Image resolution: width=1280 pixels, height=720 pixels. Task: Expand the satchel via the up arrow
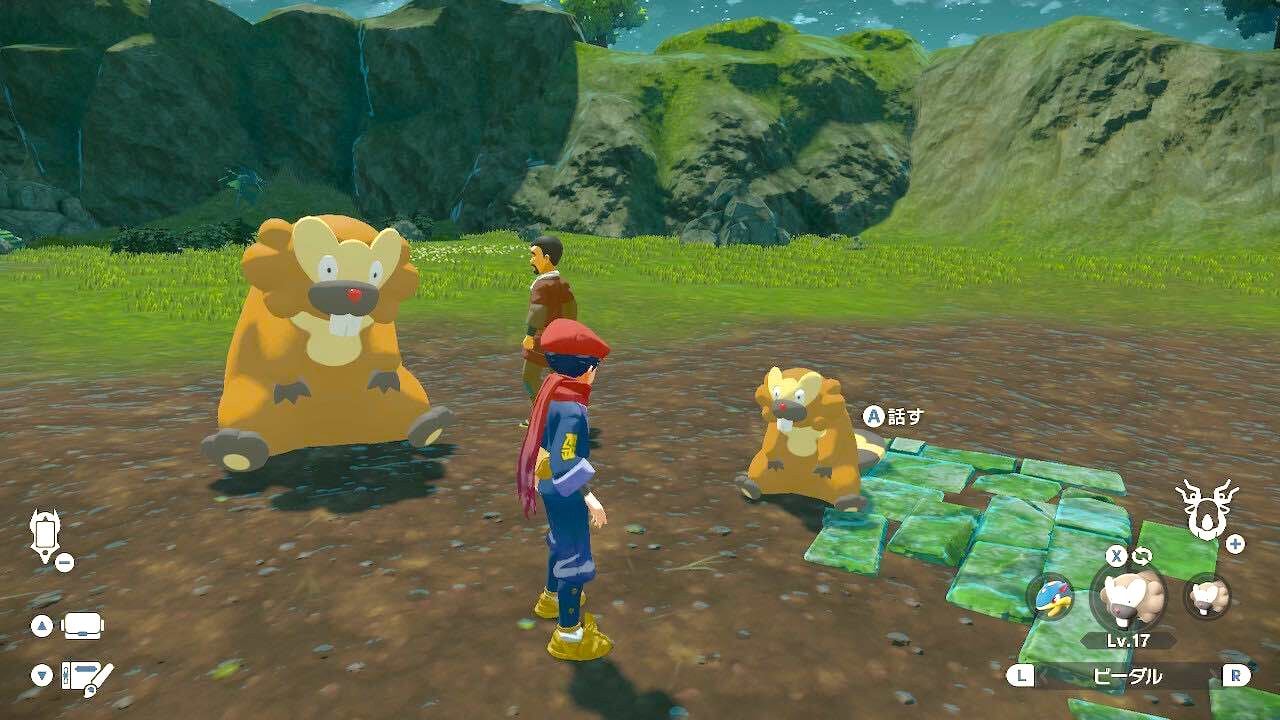click(41, 625)
